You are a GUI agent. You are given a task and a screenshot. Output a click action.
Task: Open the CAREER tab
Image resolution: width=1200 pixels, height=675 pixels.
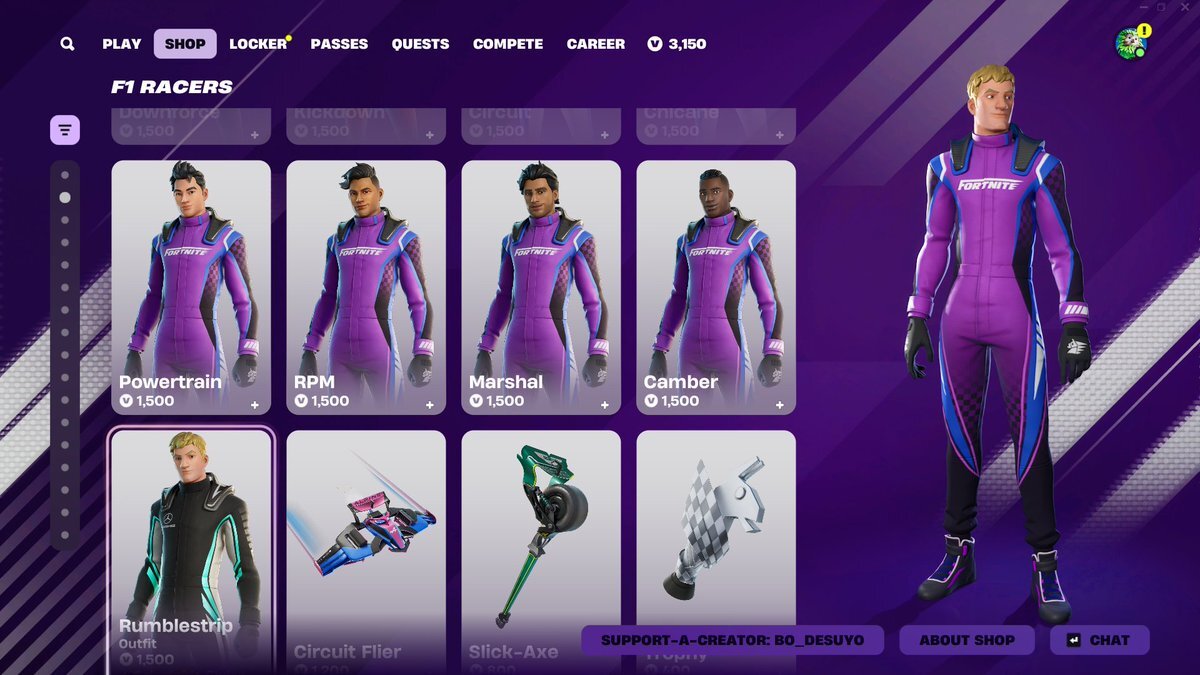click(596, 44)
